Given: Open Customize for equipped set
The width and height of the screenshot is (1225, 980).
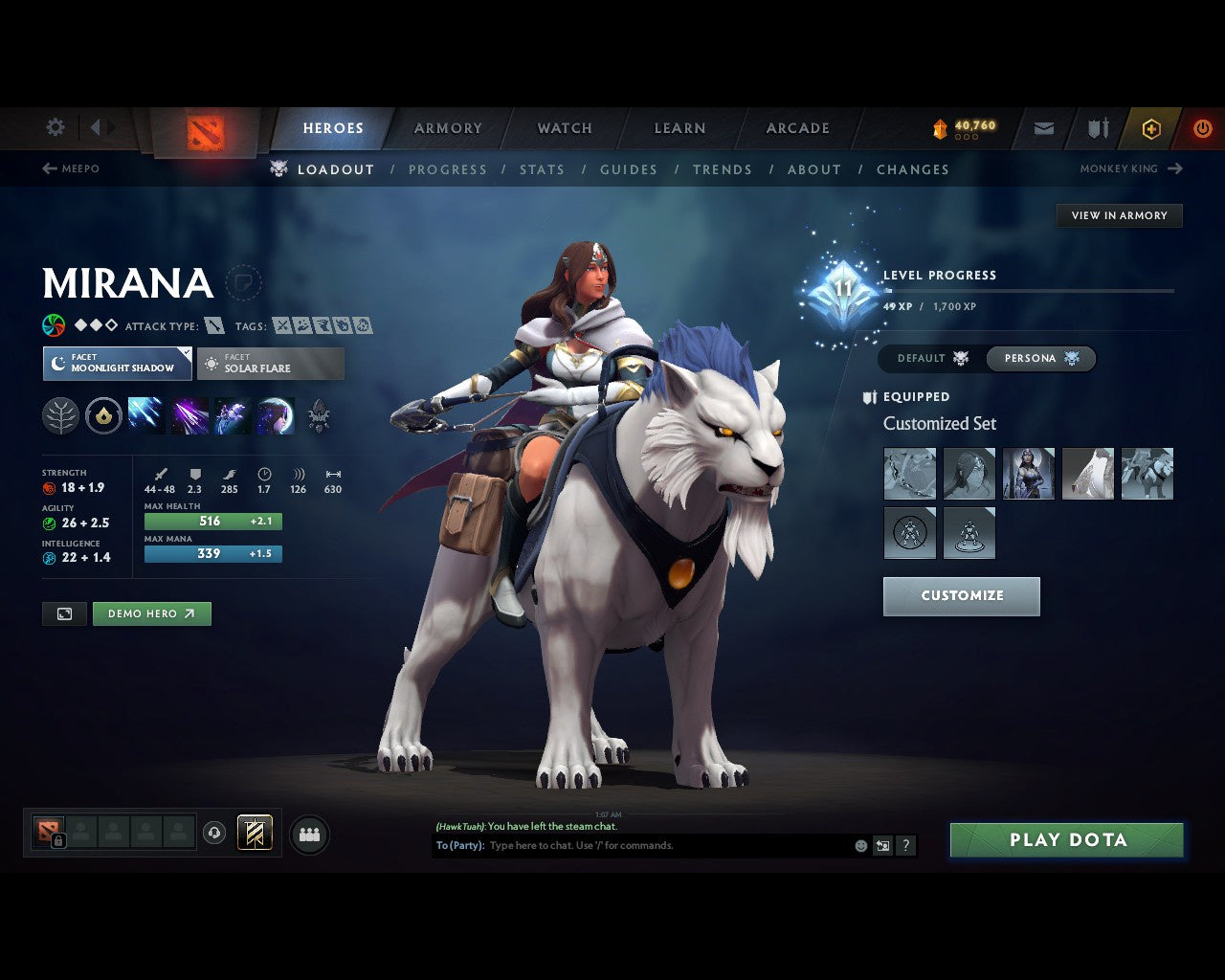Looking at the screenshot, I should 962,596.
